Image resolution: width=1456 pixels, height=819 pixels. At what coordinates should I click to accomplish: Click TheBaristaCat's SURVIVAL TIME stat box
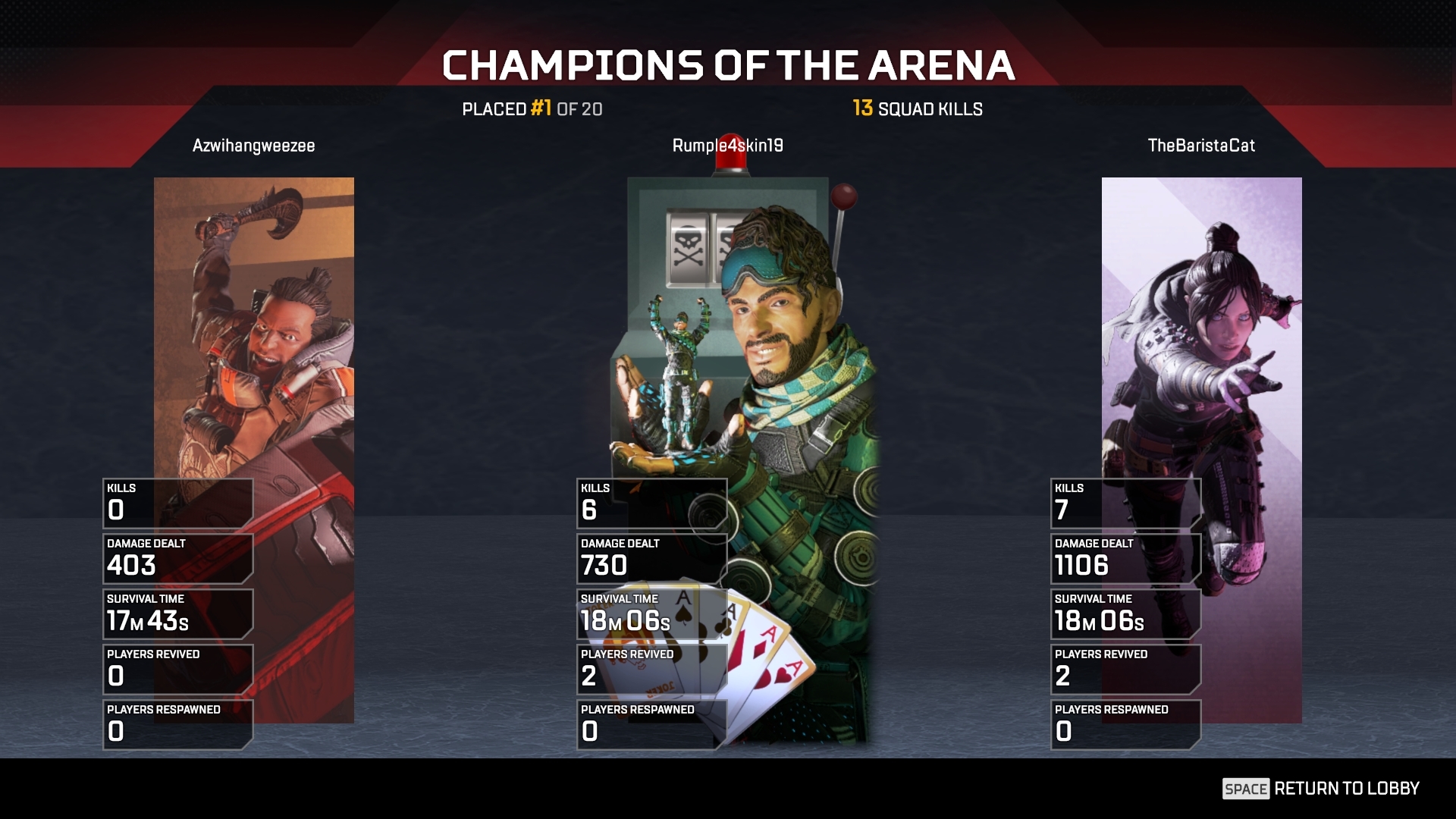1125,613
